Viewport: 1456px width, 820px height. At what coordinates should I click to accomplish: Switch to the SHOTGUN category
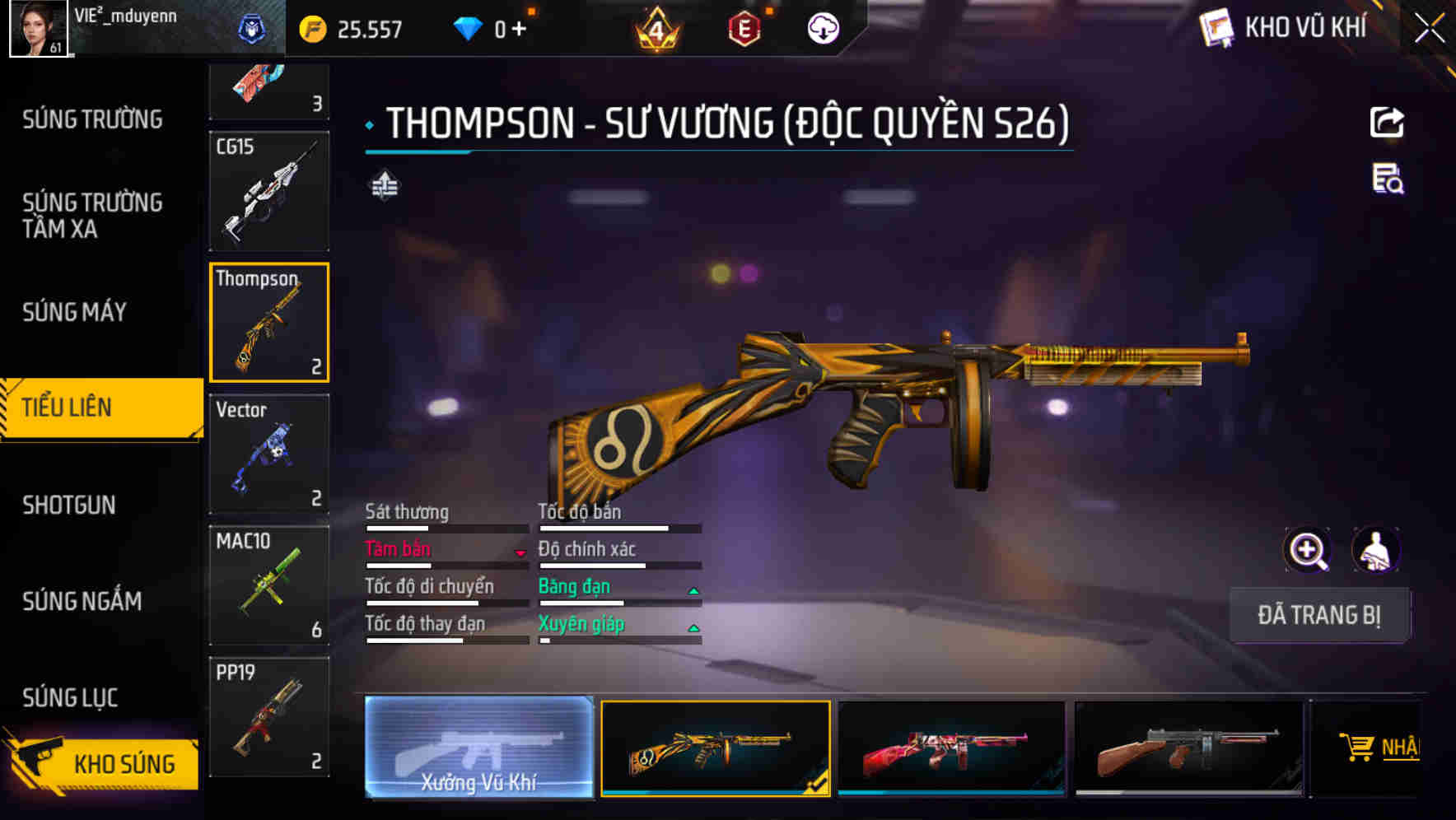pos(70,505)
